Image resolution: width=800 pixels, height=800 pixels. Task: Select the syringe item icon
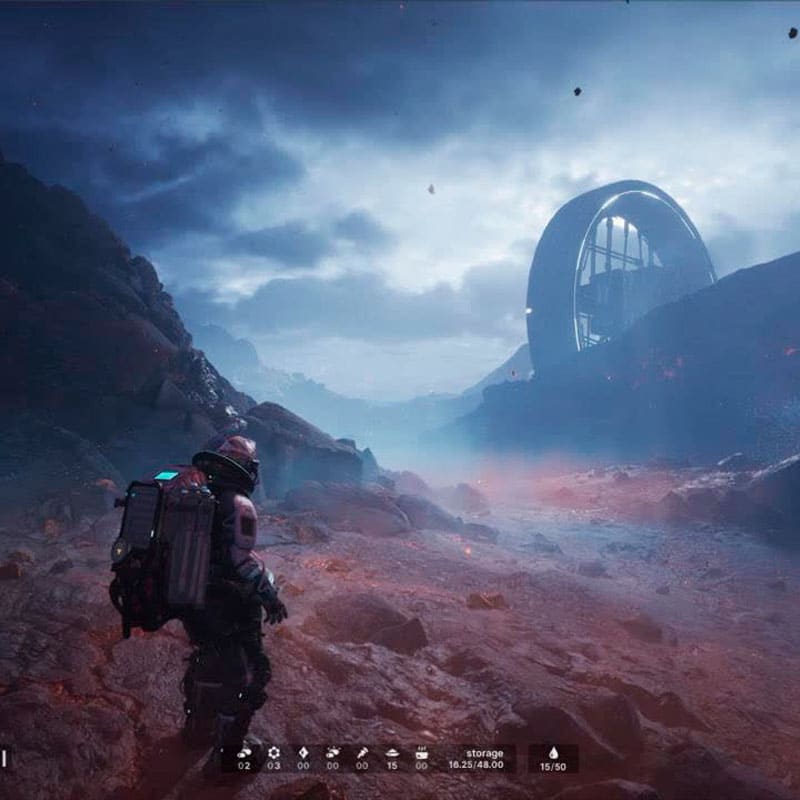click(362, 752)
